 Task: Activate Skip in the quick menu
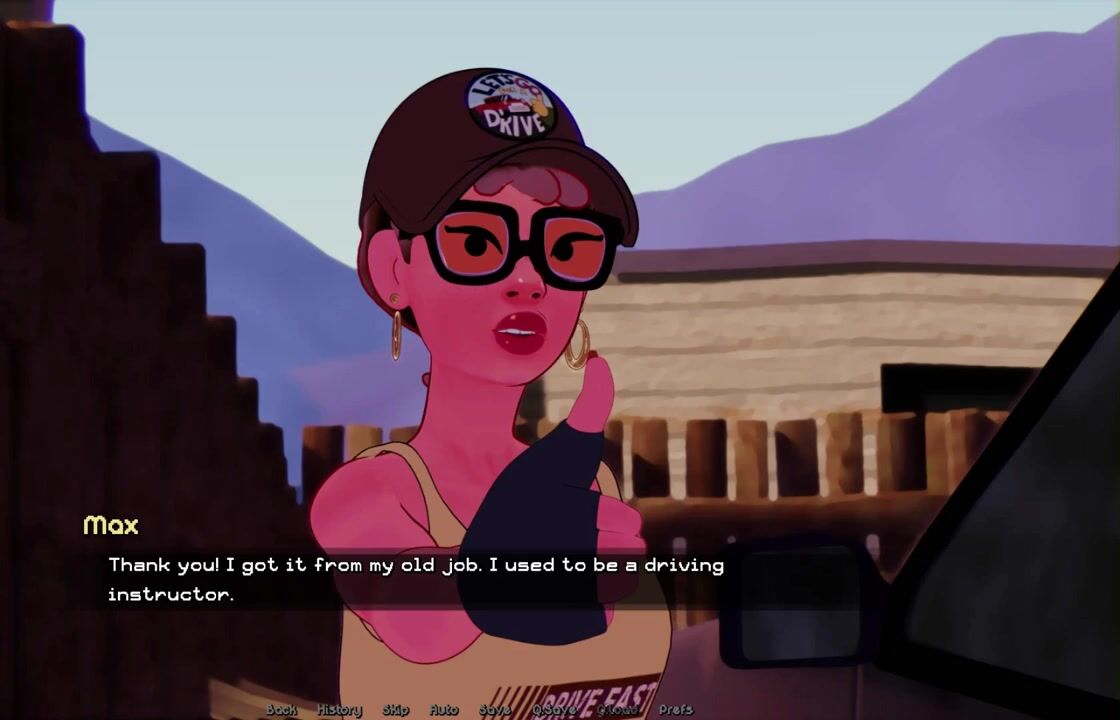click(x=396, y=709)
